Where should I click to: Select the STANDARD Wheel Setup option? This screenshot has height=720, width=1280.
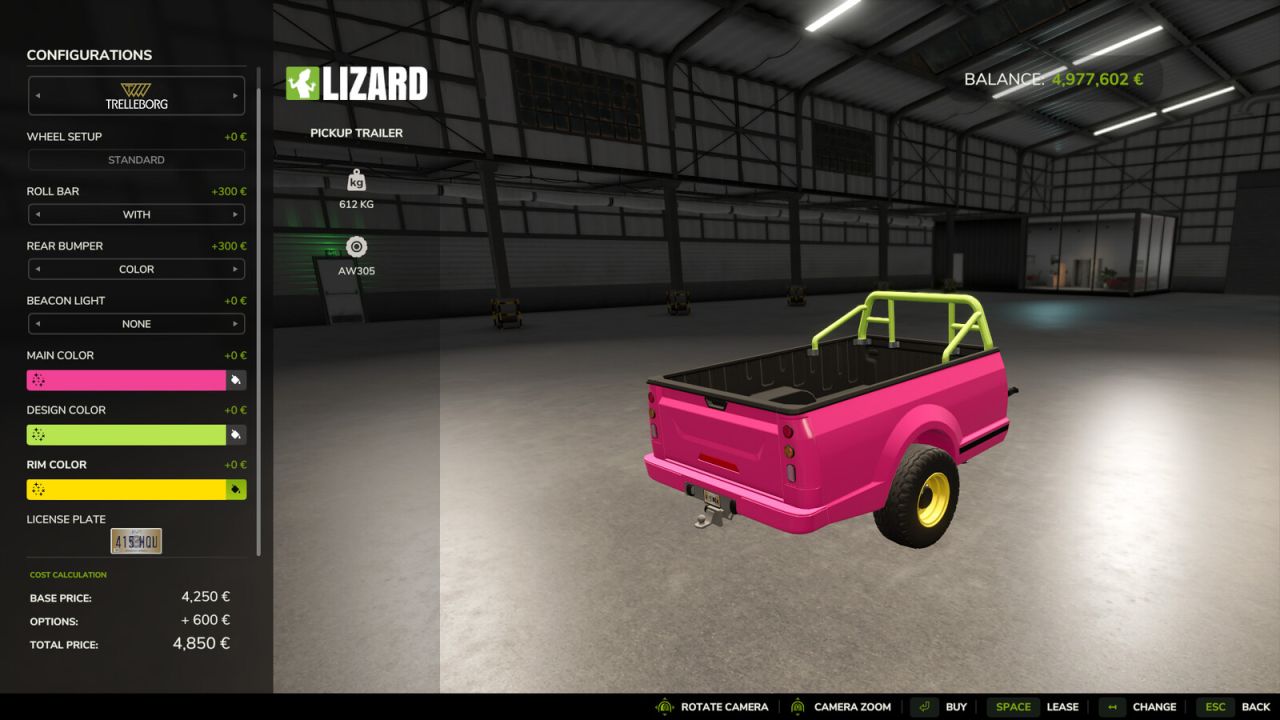(x=136, y=159)
